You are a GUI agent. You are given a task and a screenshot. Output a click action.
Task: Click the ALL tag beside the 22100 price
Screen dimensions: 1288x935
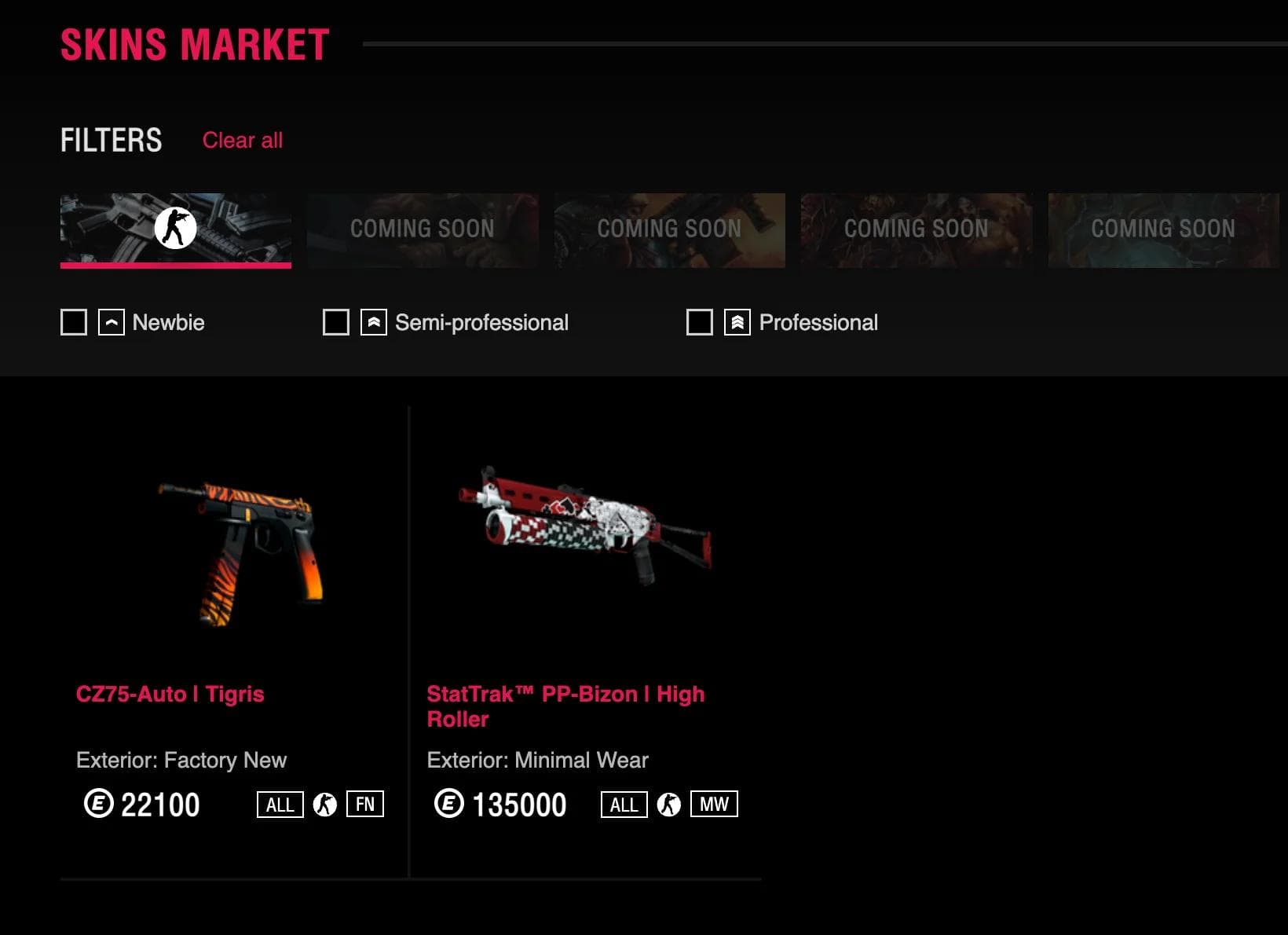coord(280,804)
